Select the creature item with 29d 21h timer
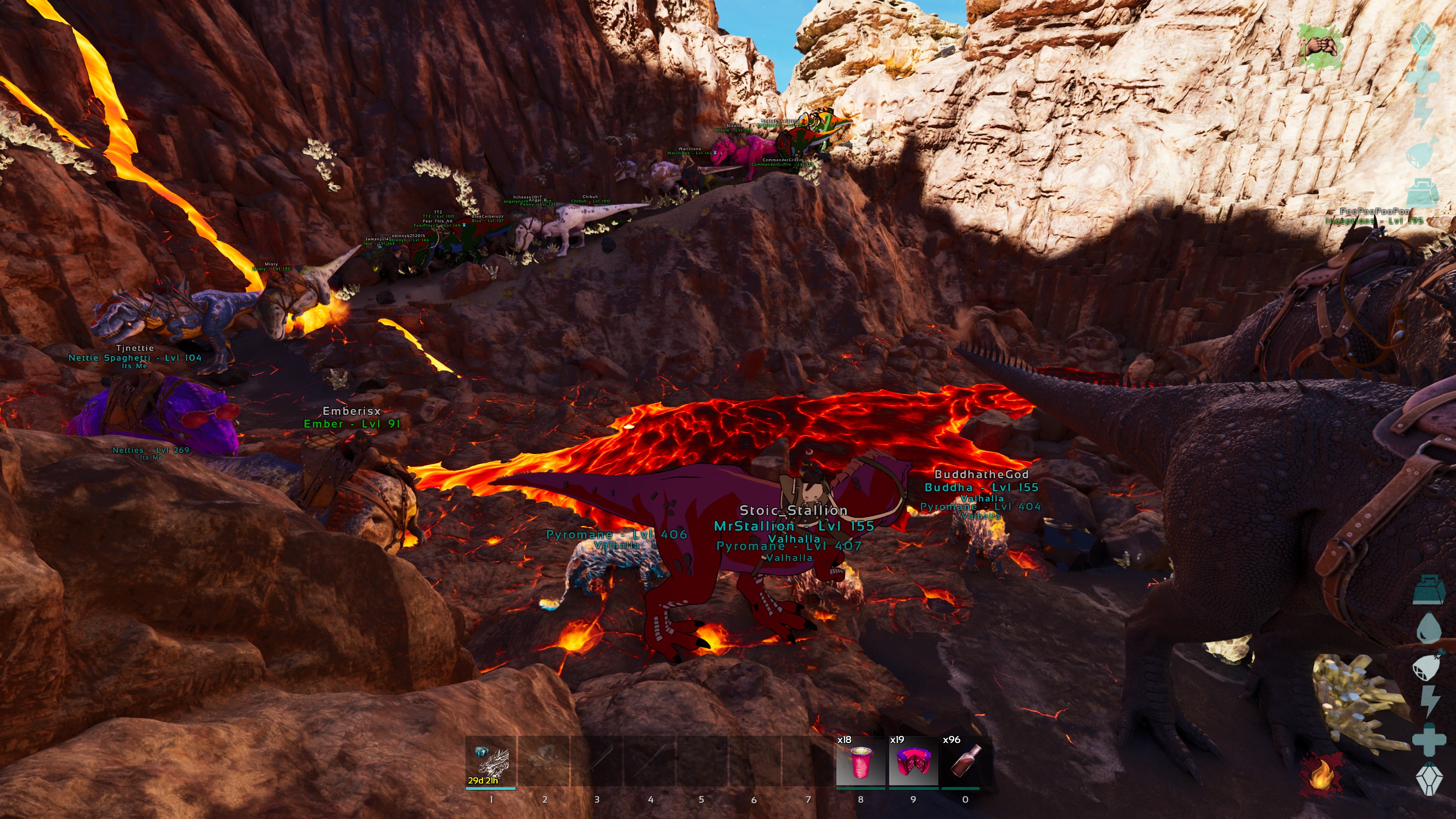 (x=490, y=761)
